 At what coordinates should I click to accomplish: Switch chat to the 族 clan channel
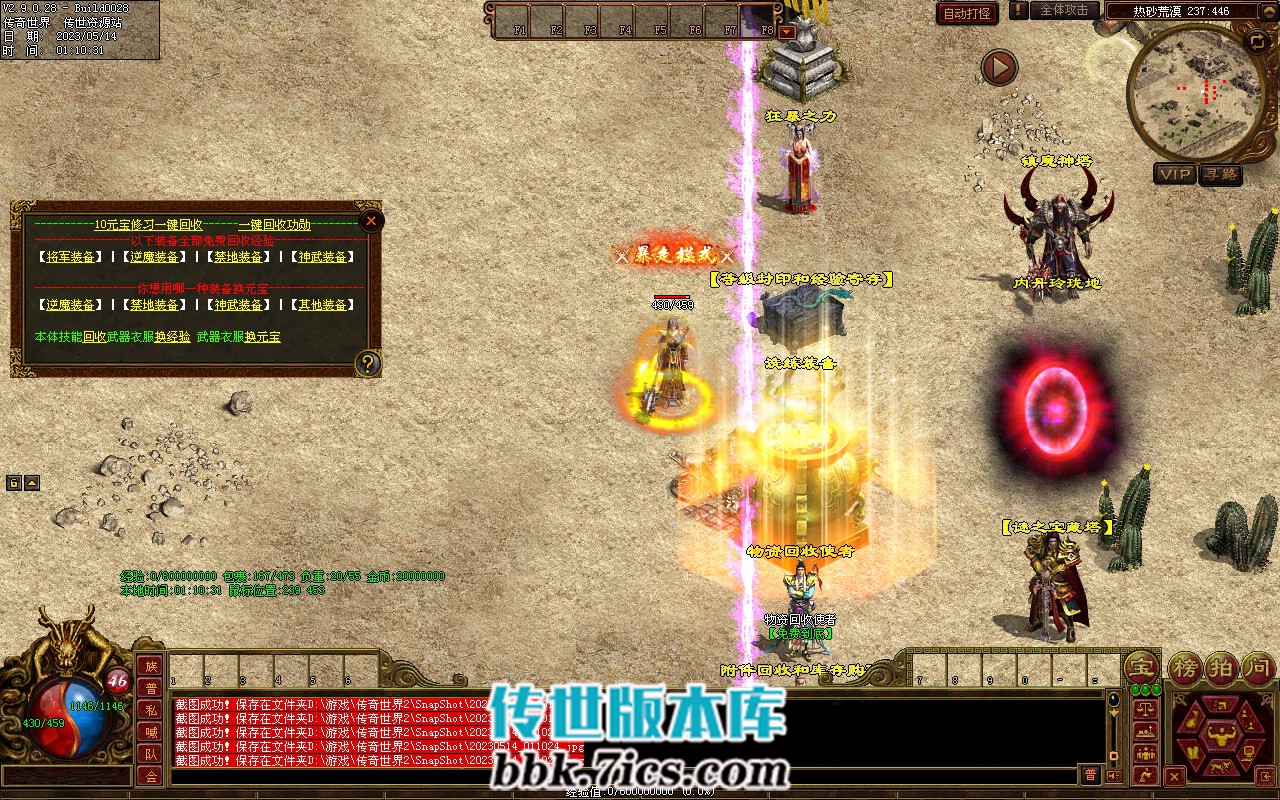click(150, 666)
